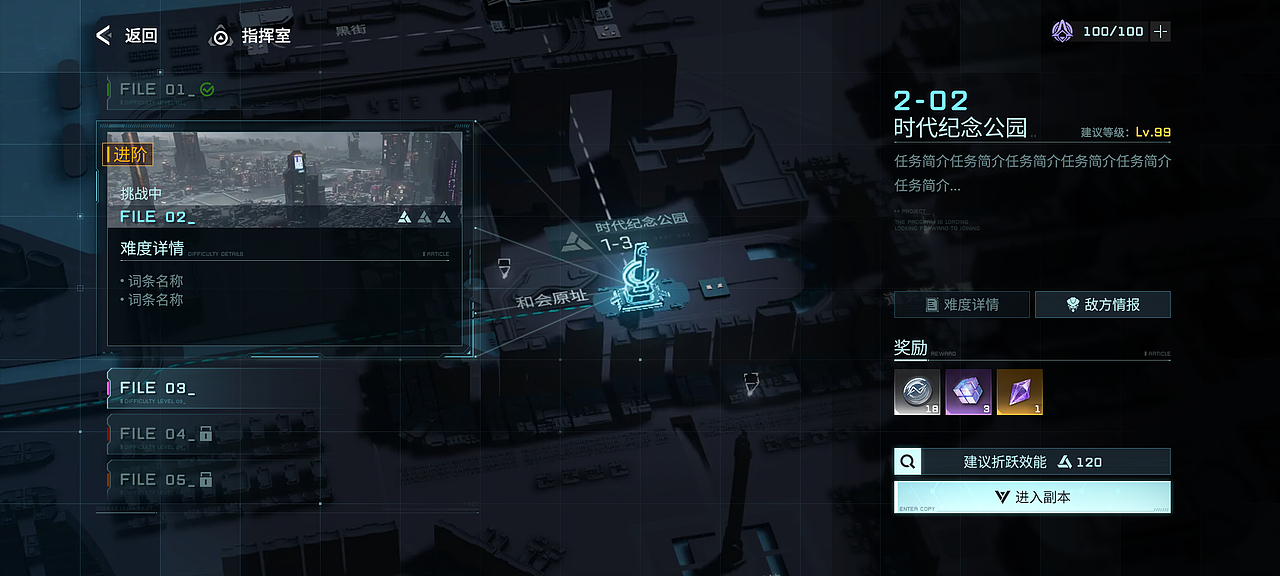
Task: Choose the FILE 03 difficulty entry
Action: (x=212, y=389)
